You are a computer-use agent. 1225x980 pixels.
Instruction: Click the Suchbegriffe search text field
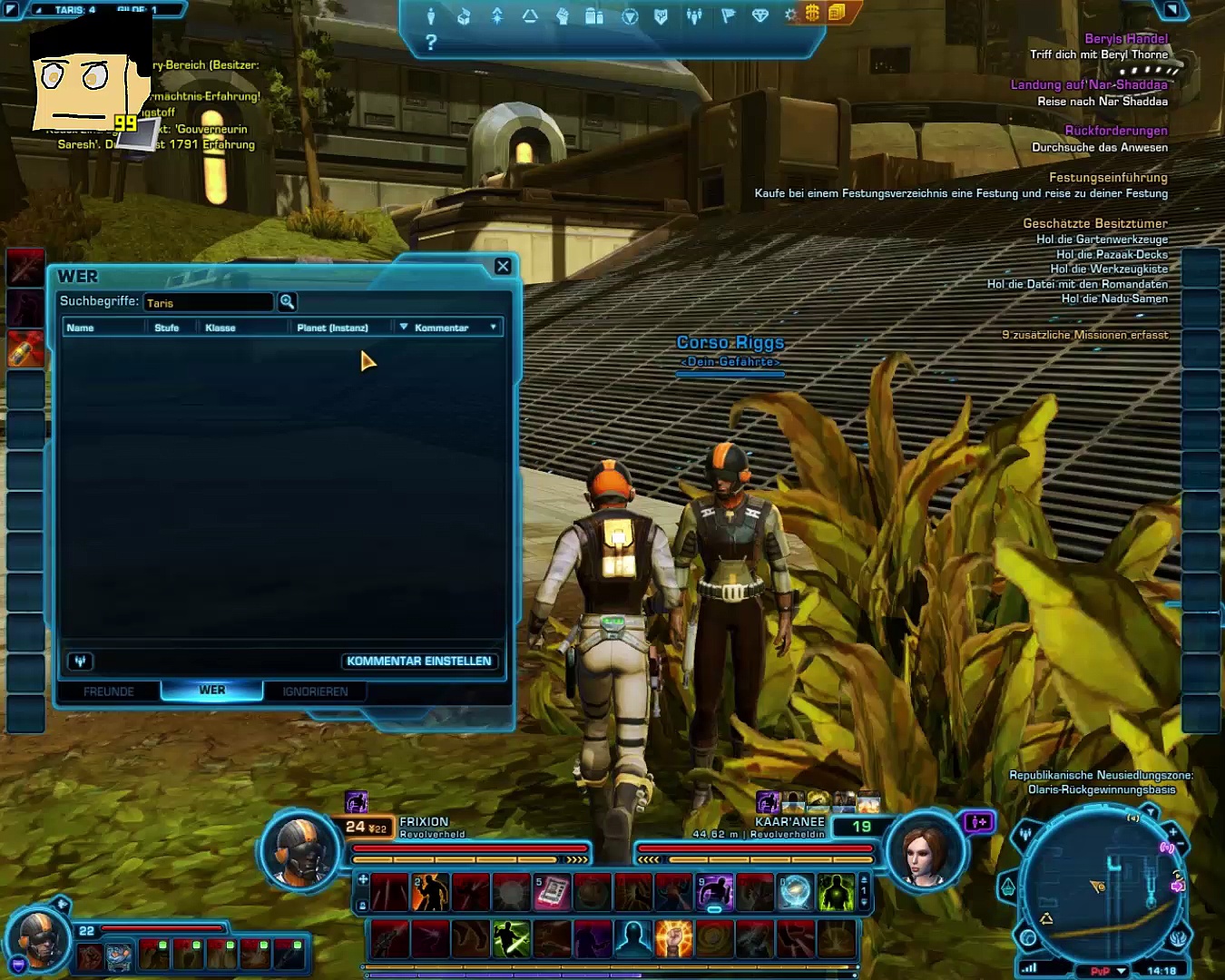click(209, 302)
